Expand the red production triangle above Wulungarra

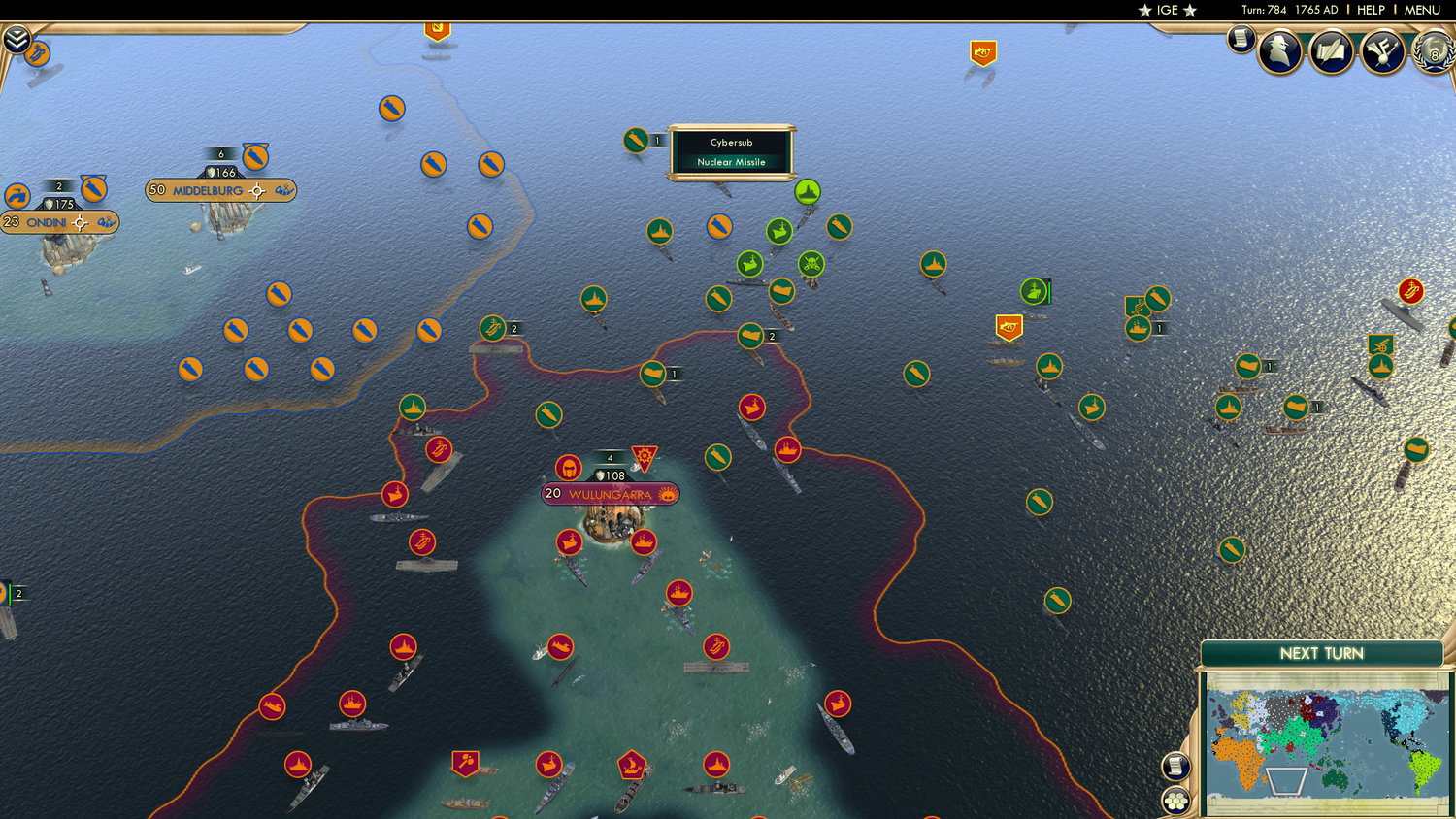click(644, 456)
